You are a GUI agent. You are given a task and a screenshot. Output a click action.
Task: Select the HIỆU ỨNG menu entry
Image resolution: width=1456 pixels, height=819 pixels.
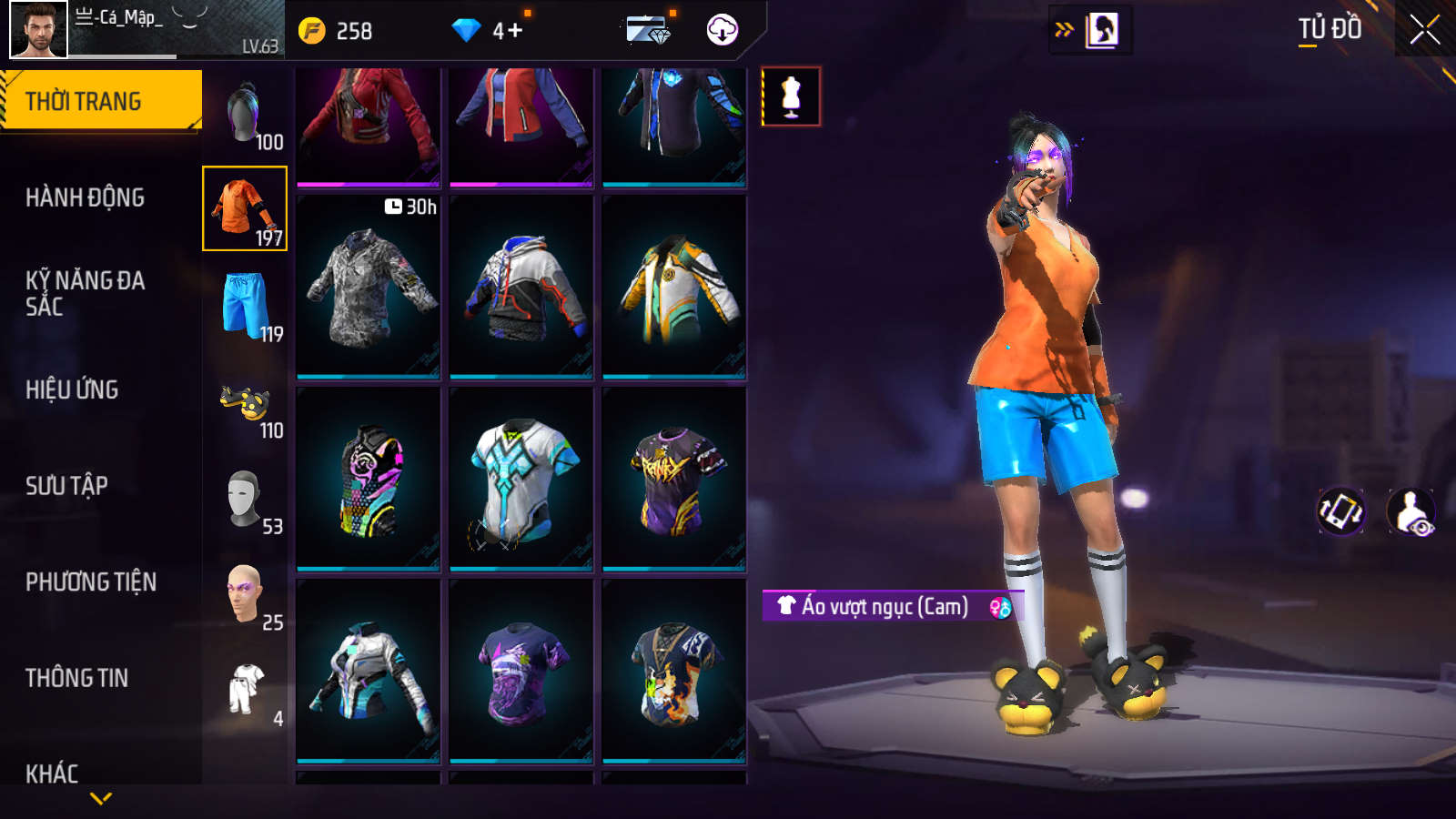(x=72, y=389)
